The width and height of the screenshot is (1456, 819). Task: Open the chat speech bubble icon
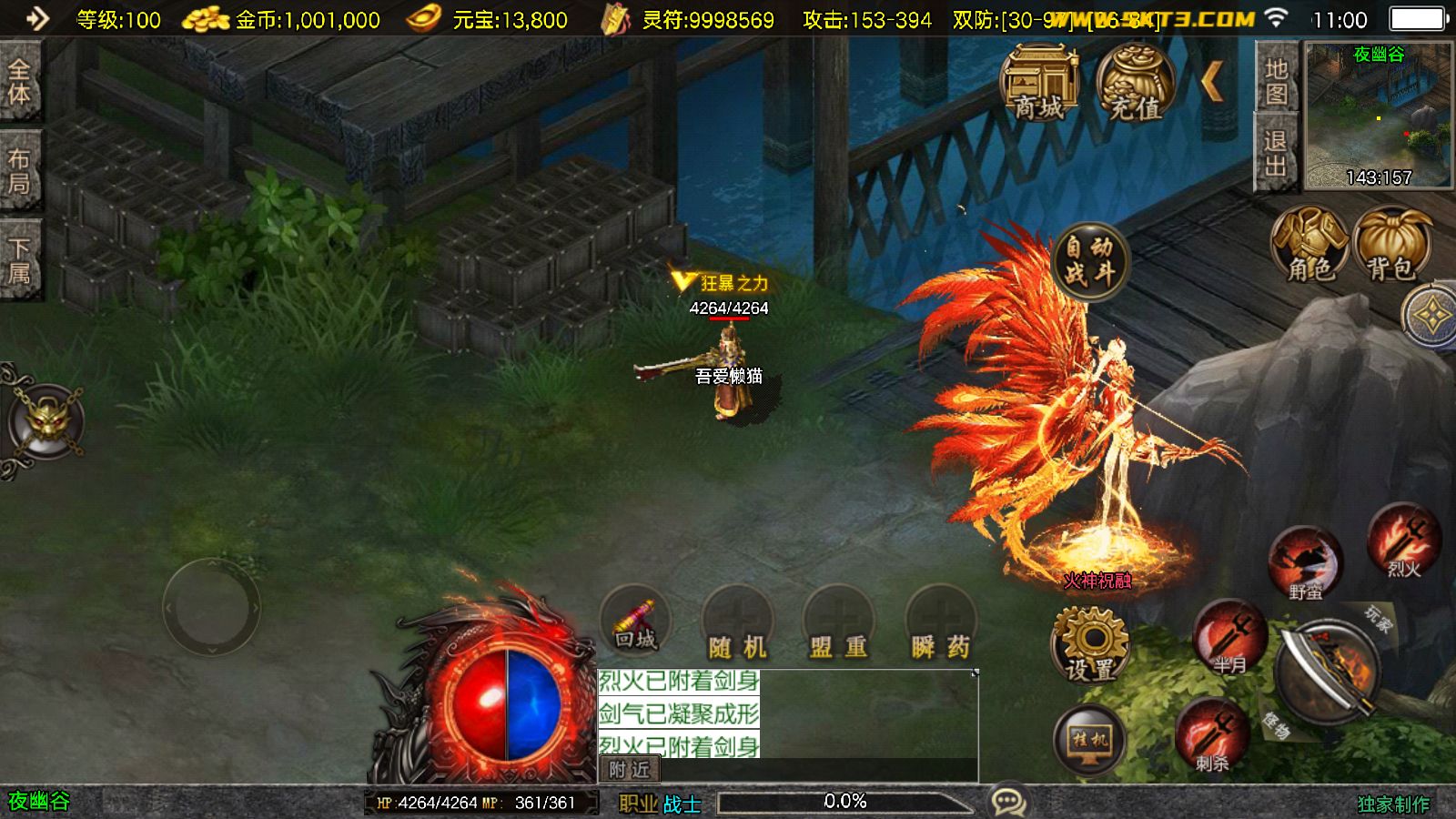tap(1008, 802)
